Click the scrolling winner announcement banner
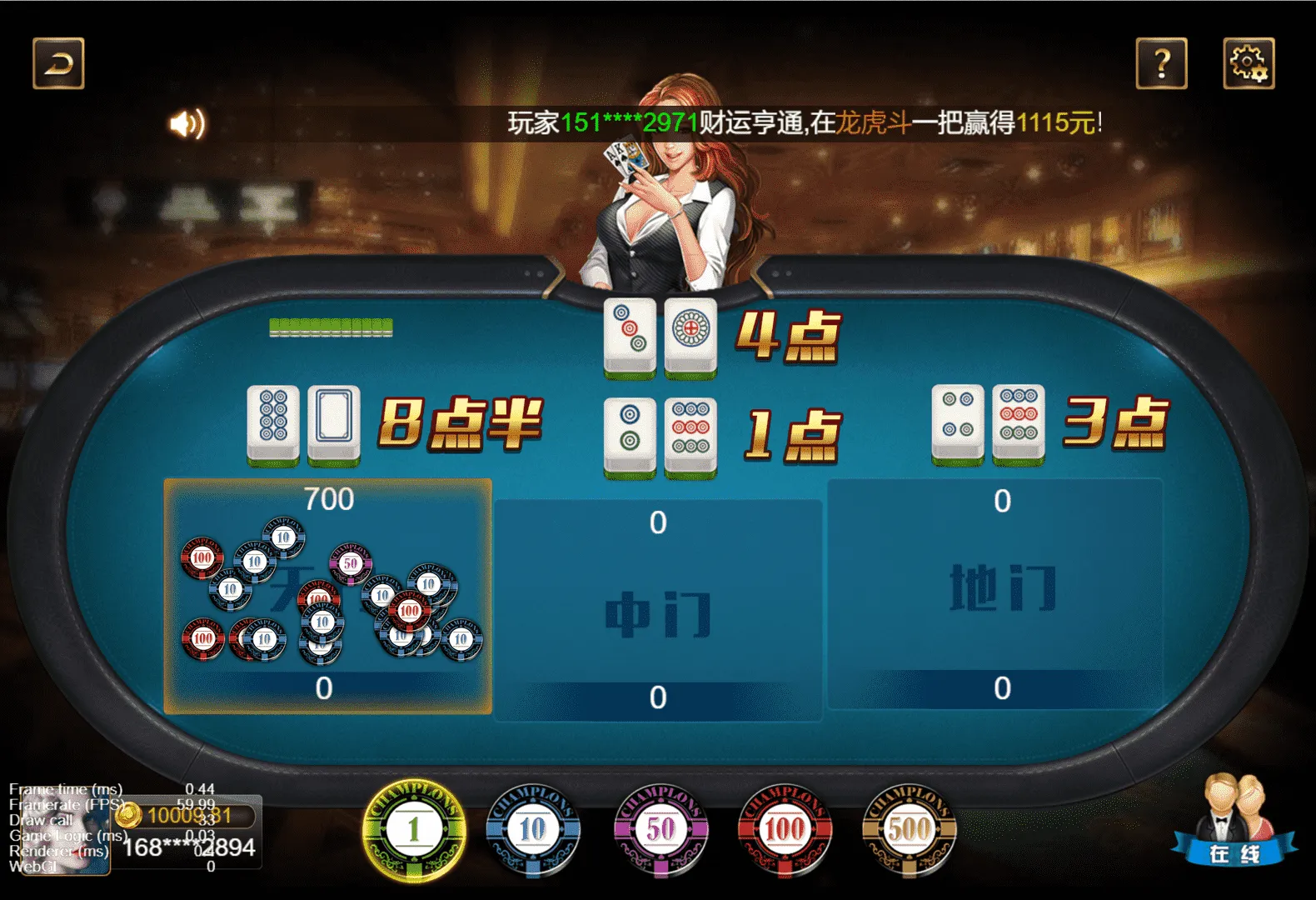Screen dimensions: 1316x900 (x=804, y=123)
